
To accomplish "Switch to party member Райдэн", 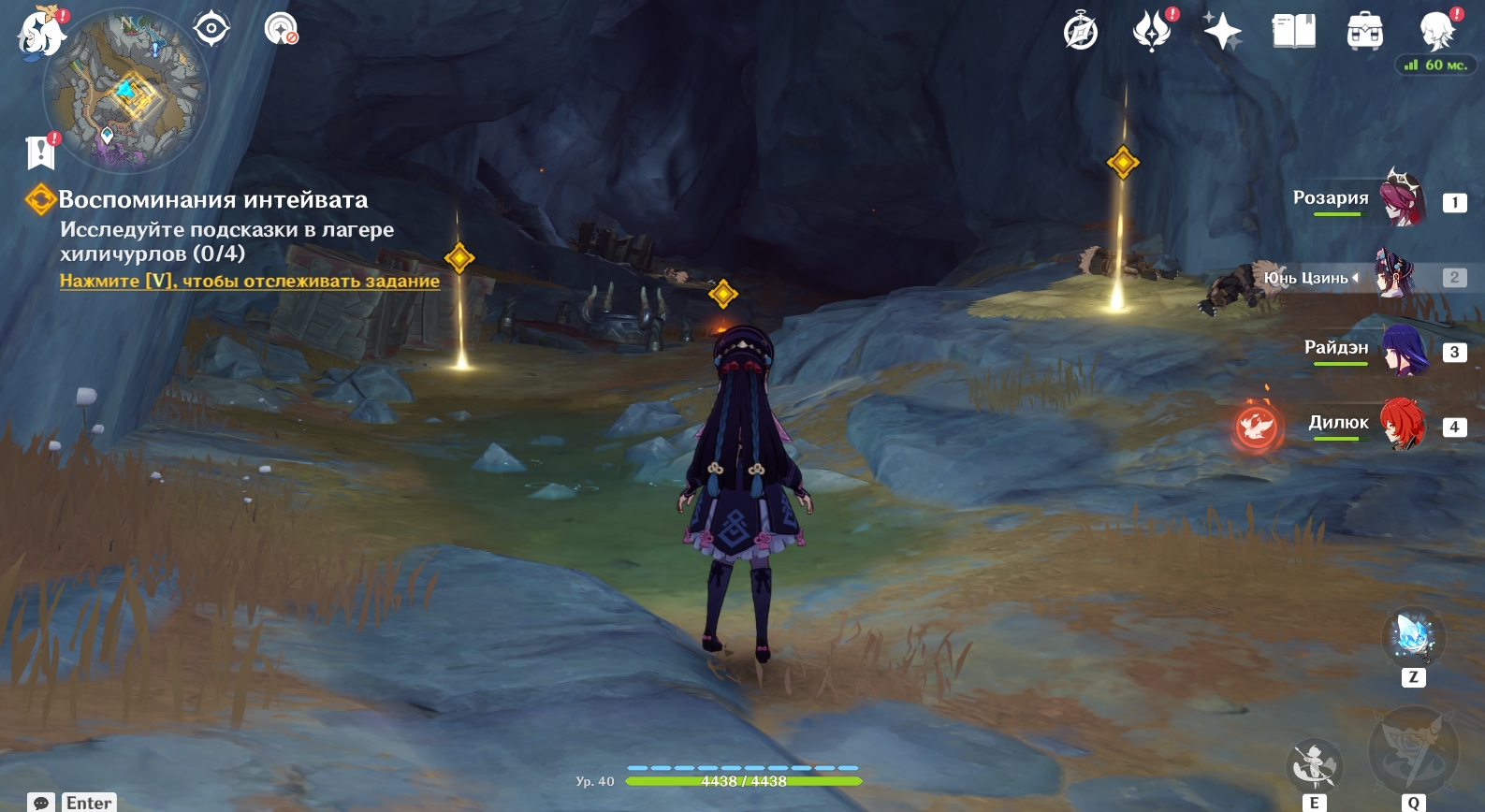I will tap(1403, 350).
